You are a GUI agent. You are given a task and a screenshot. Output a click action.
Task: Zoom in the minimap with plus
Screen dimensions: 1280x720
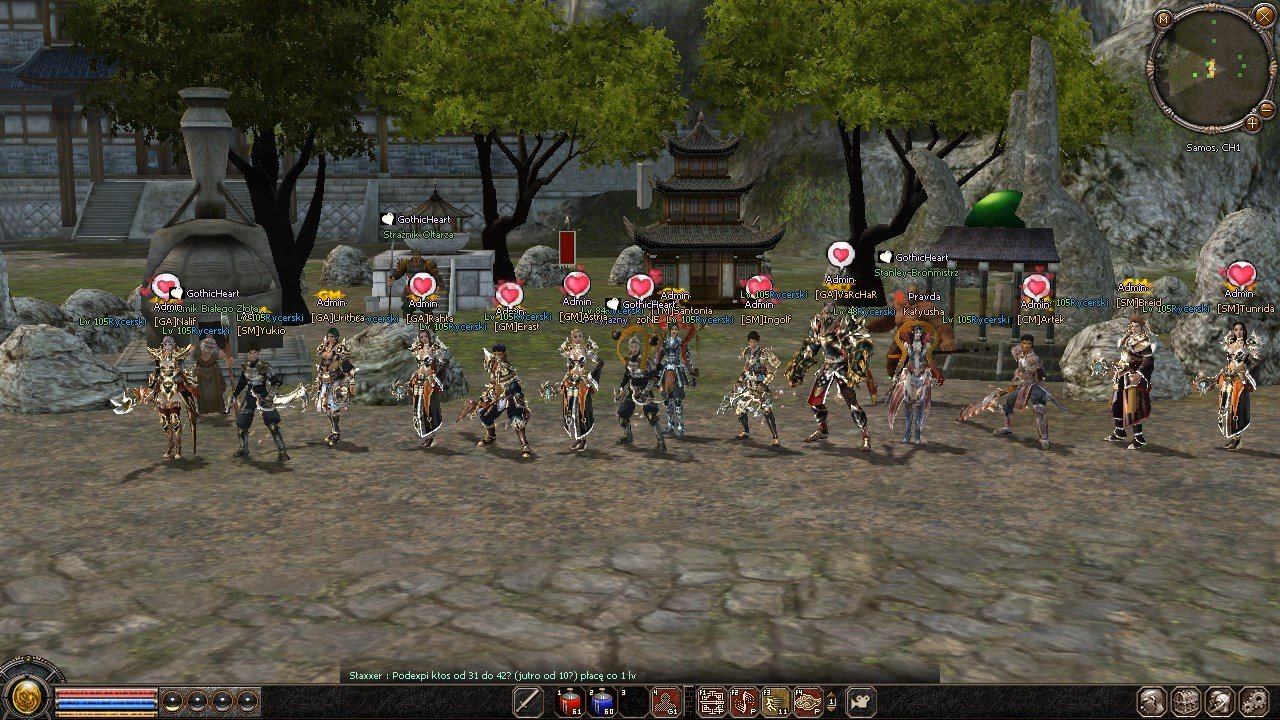(x=1252, y=124)
